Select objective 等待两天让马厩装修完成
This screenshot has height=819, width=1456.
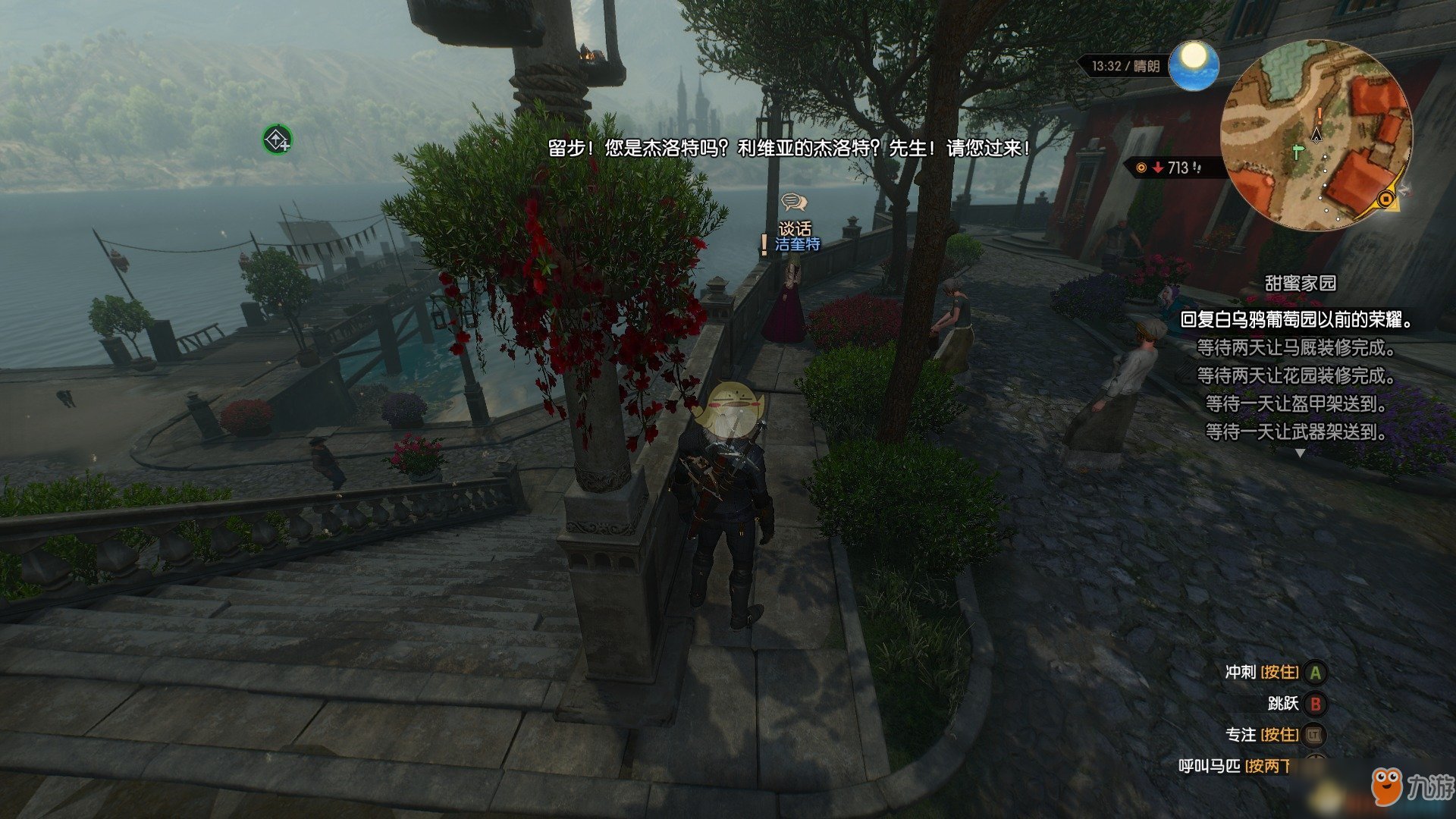pos(1296,348)
